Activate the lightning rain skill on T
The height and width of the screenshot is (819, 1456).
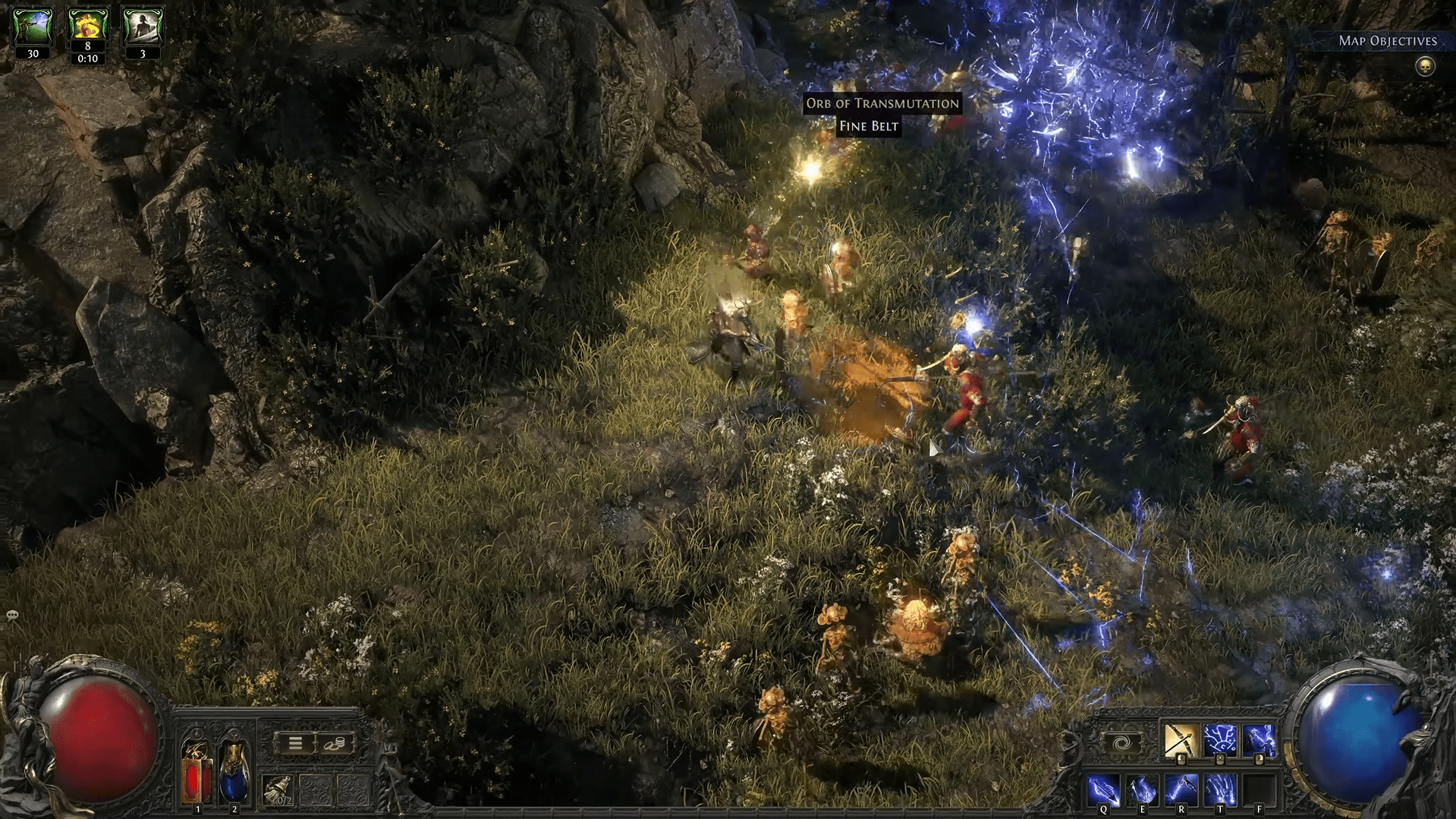tap(1219, 790)
